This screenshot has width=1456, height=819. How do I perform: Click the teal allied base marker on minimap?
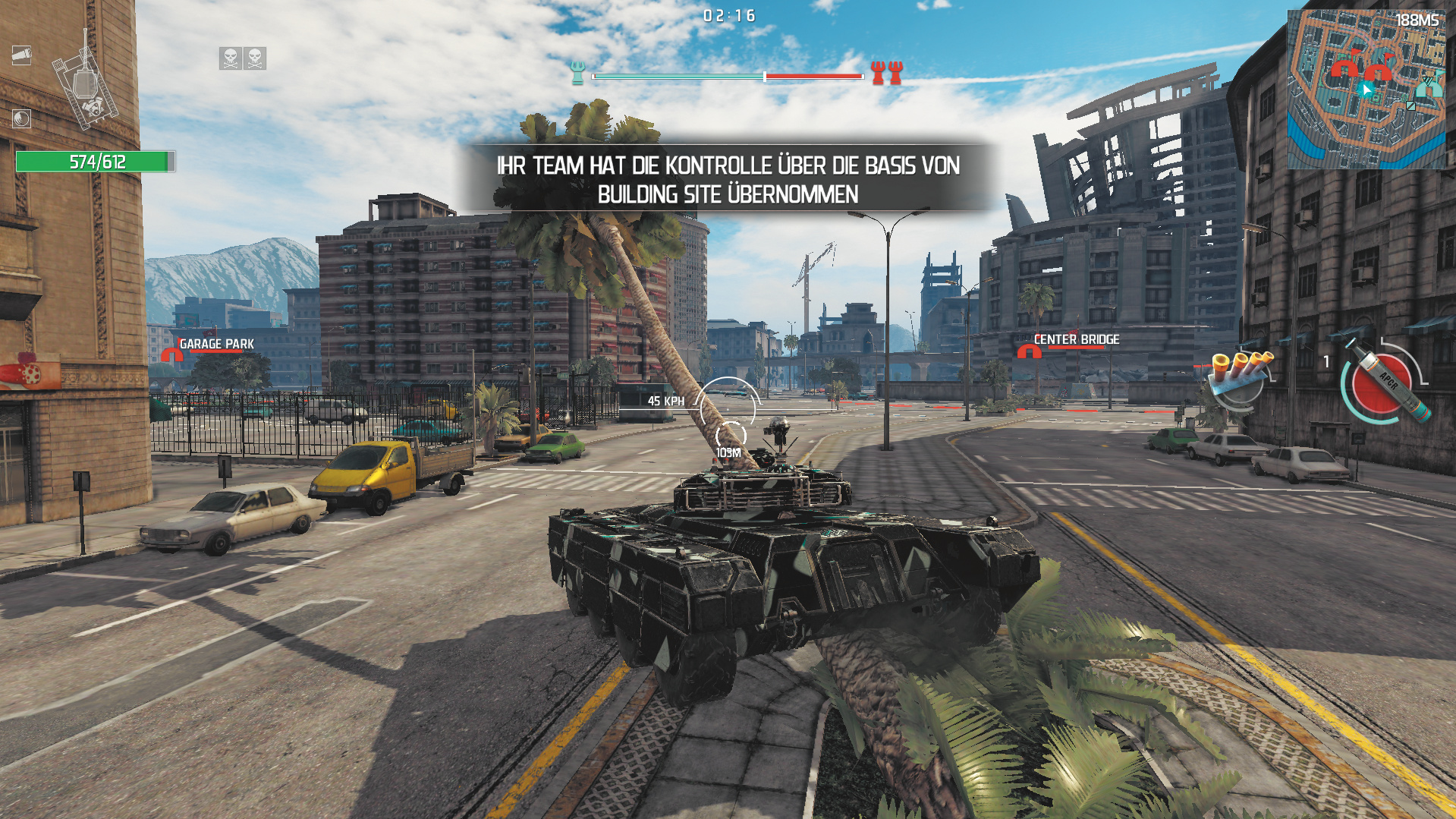coord(1429,86)
